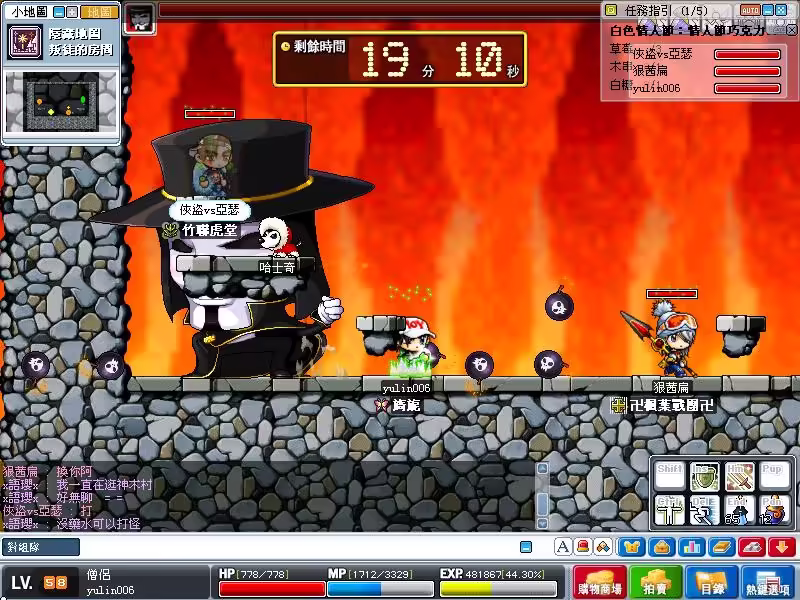
Task: Select 對組隊 party chat target
Action: [40, 547]
